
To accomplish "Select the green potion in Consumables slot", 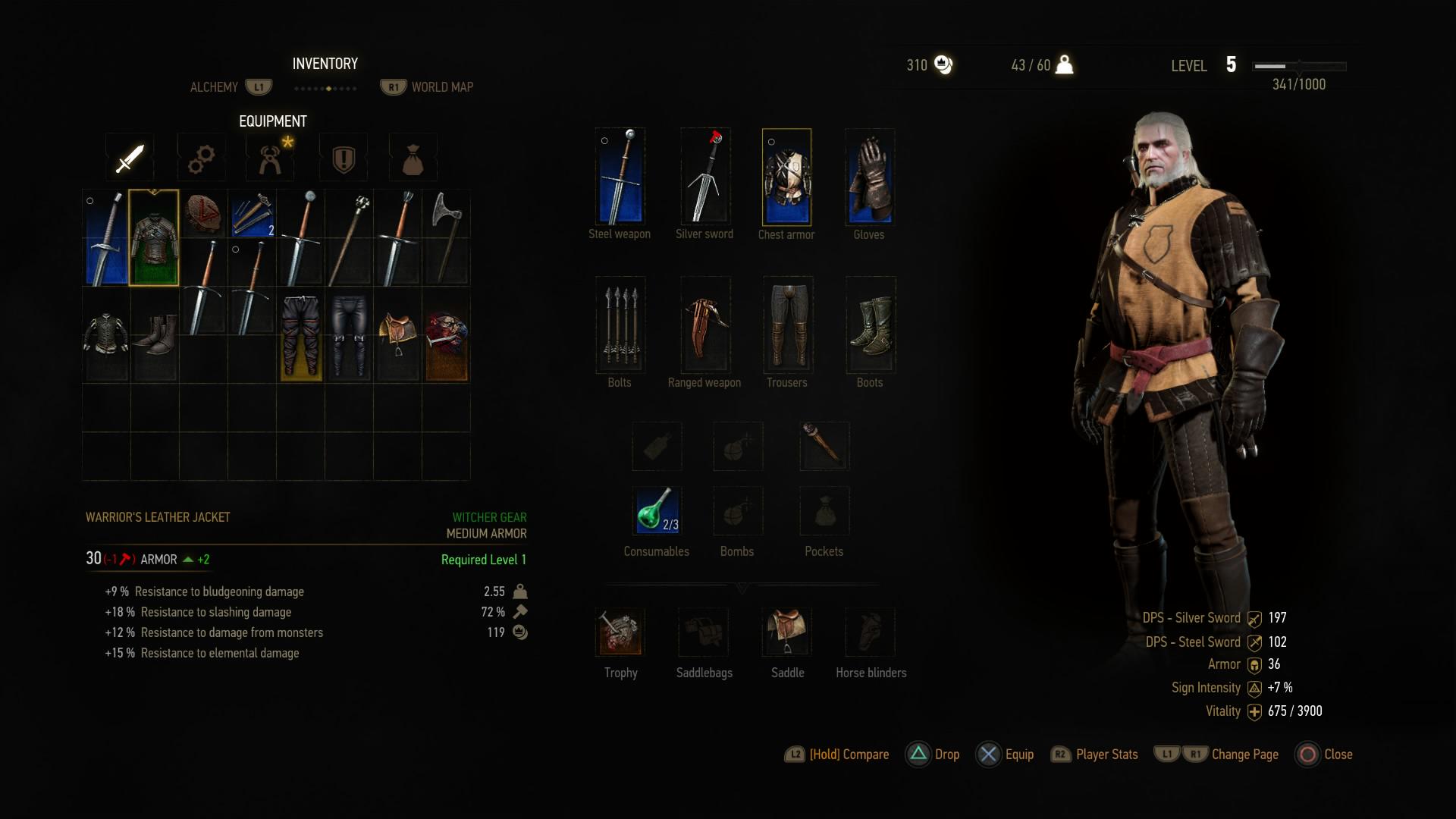I will [x=657, y=510].
